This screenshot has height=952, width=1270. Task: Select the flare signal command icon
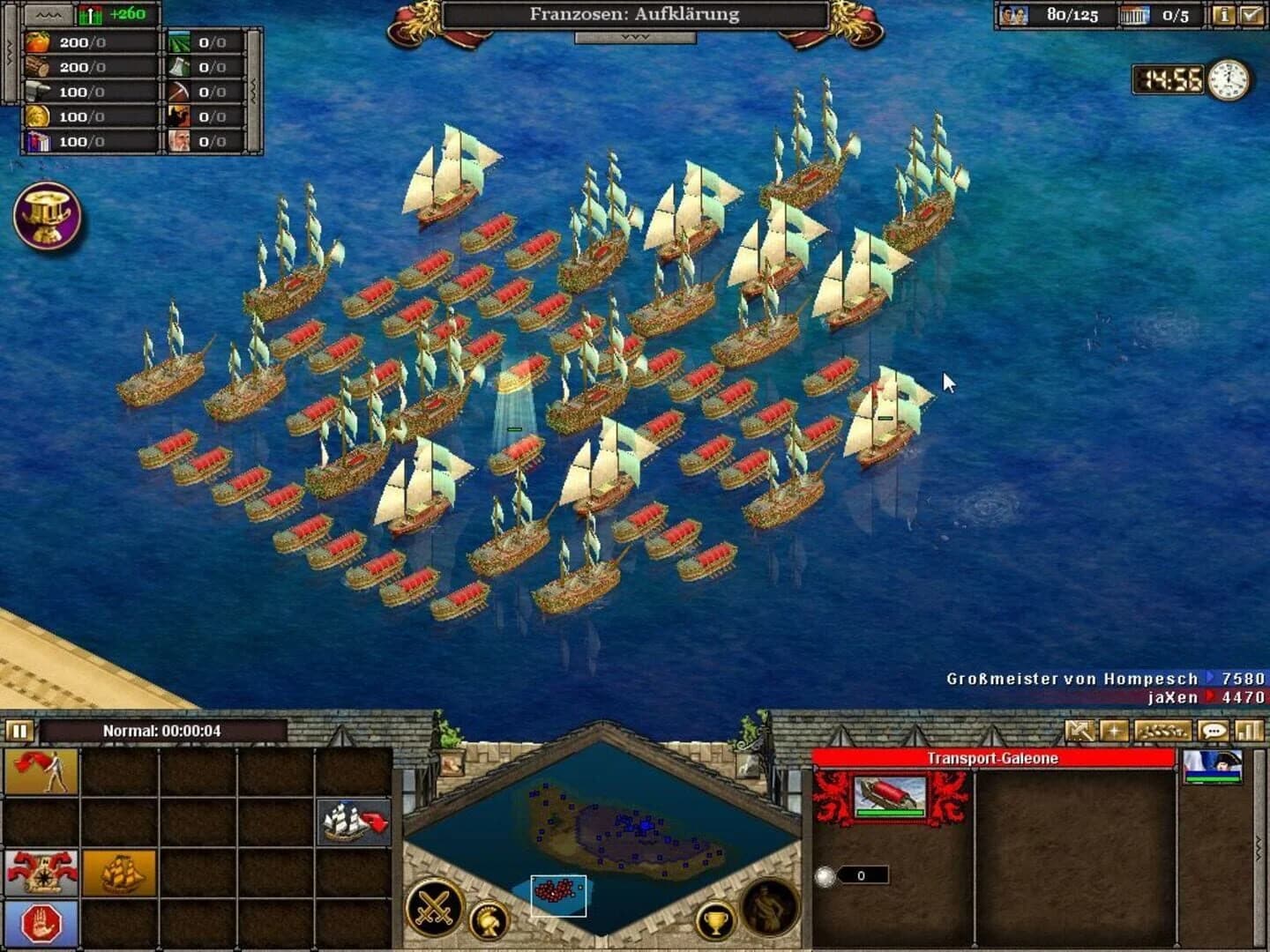click(x=40, y=772)
